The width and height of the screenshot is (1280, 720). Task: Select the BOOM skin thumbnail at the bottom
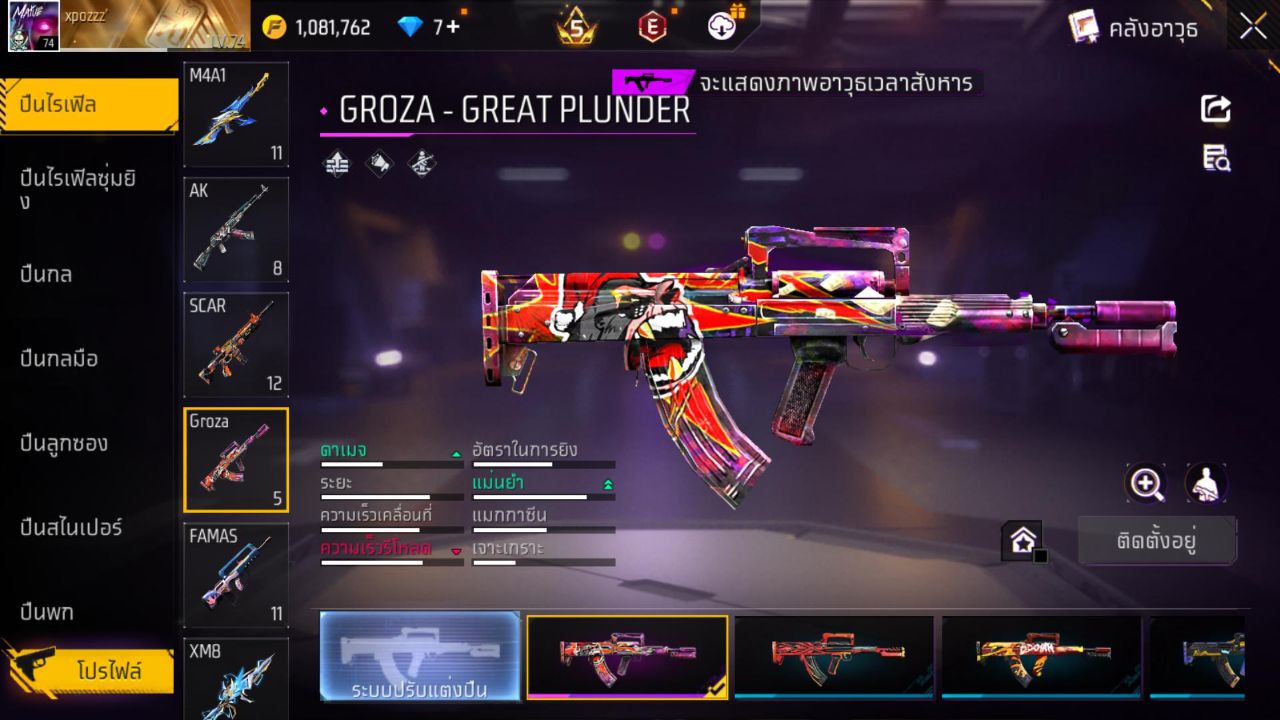tap(1038, 657)
